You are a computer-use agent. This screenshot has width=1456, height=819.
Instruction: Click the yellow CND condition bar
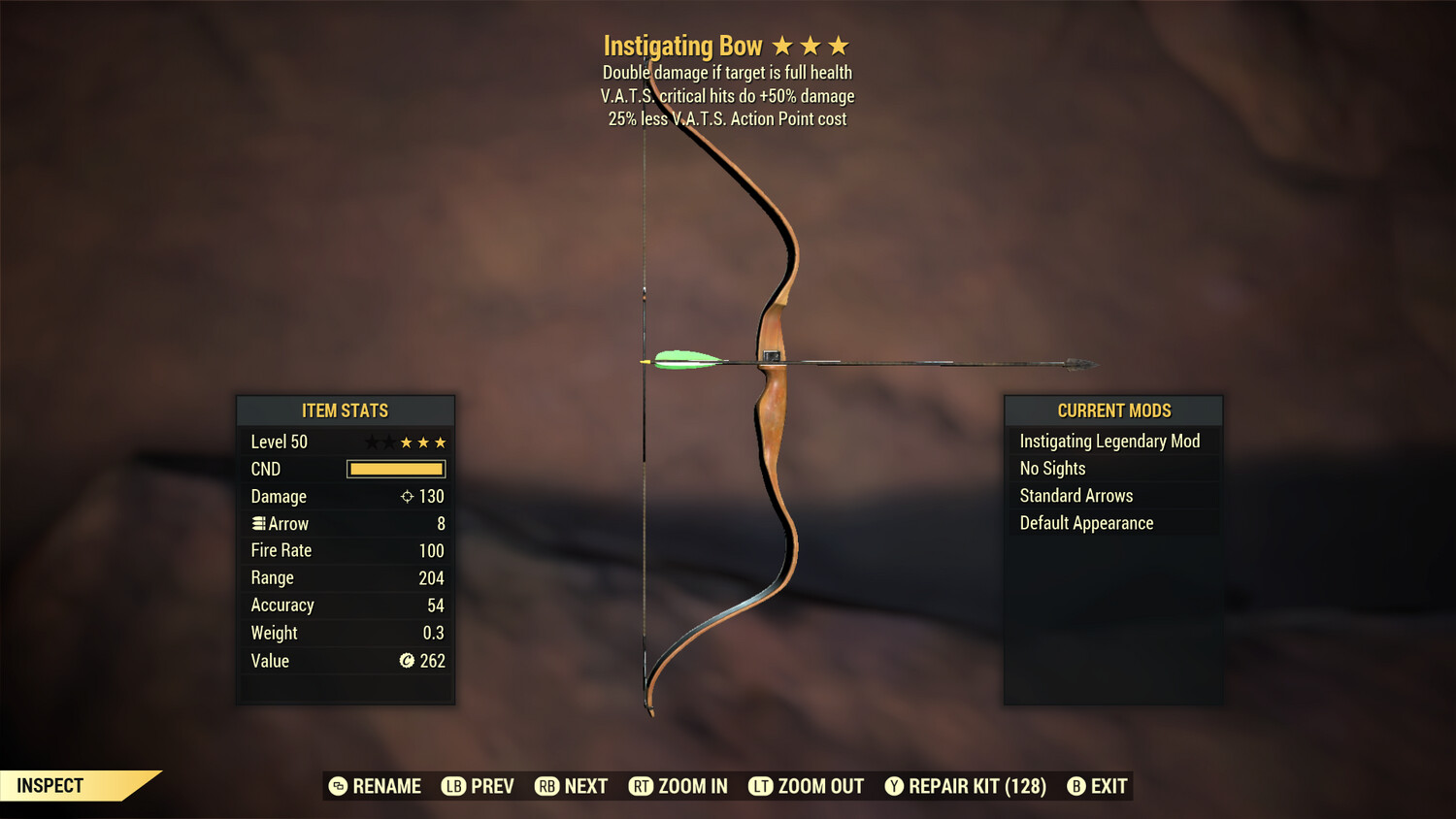coord(395,469)
